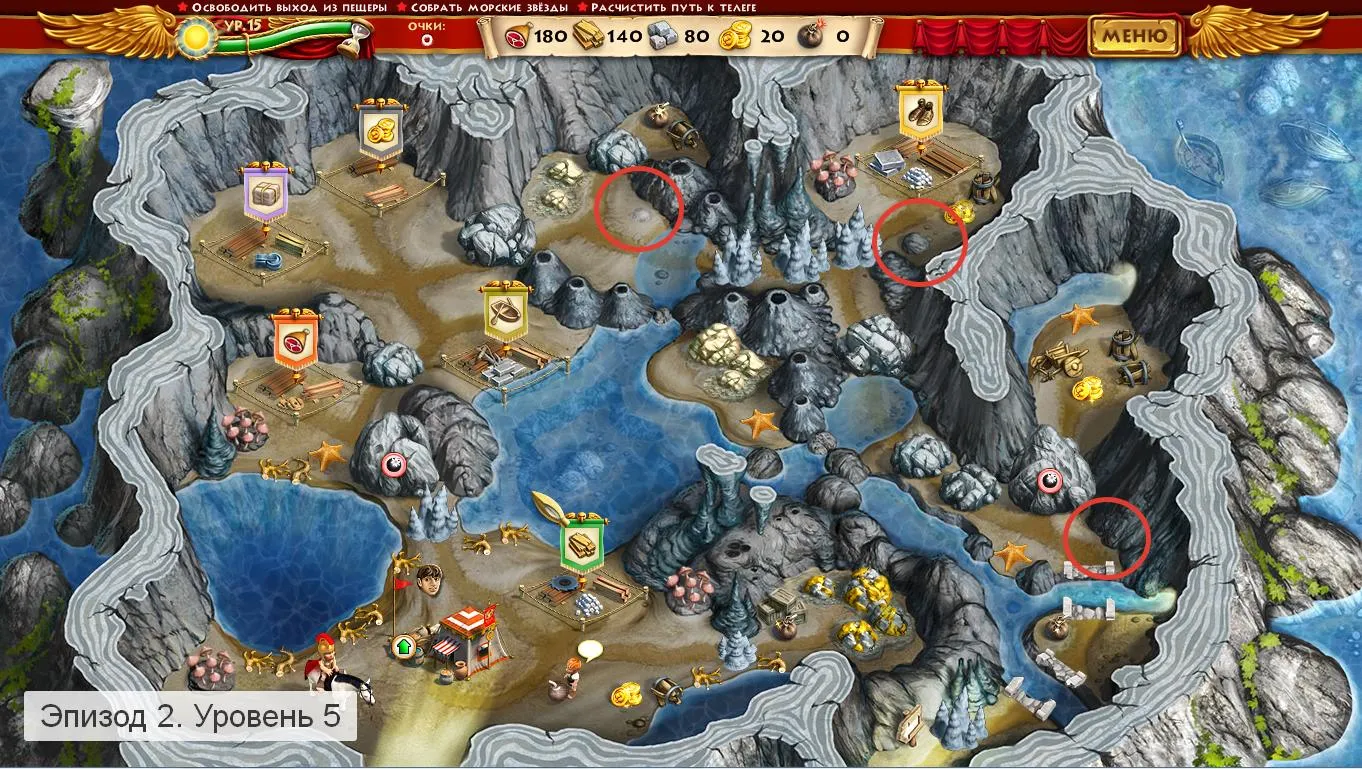Screen dimensions: 1362x769
Task: Select the yellow boat banner
Action: (506, 313)
